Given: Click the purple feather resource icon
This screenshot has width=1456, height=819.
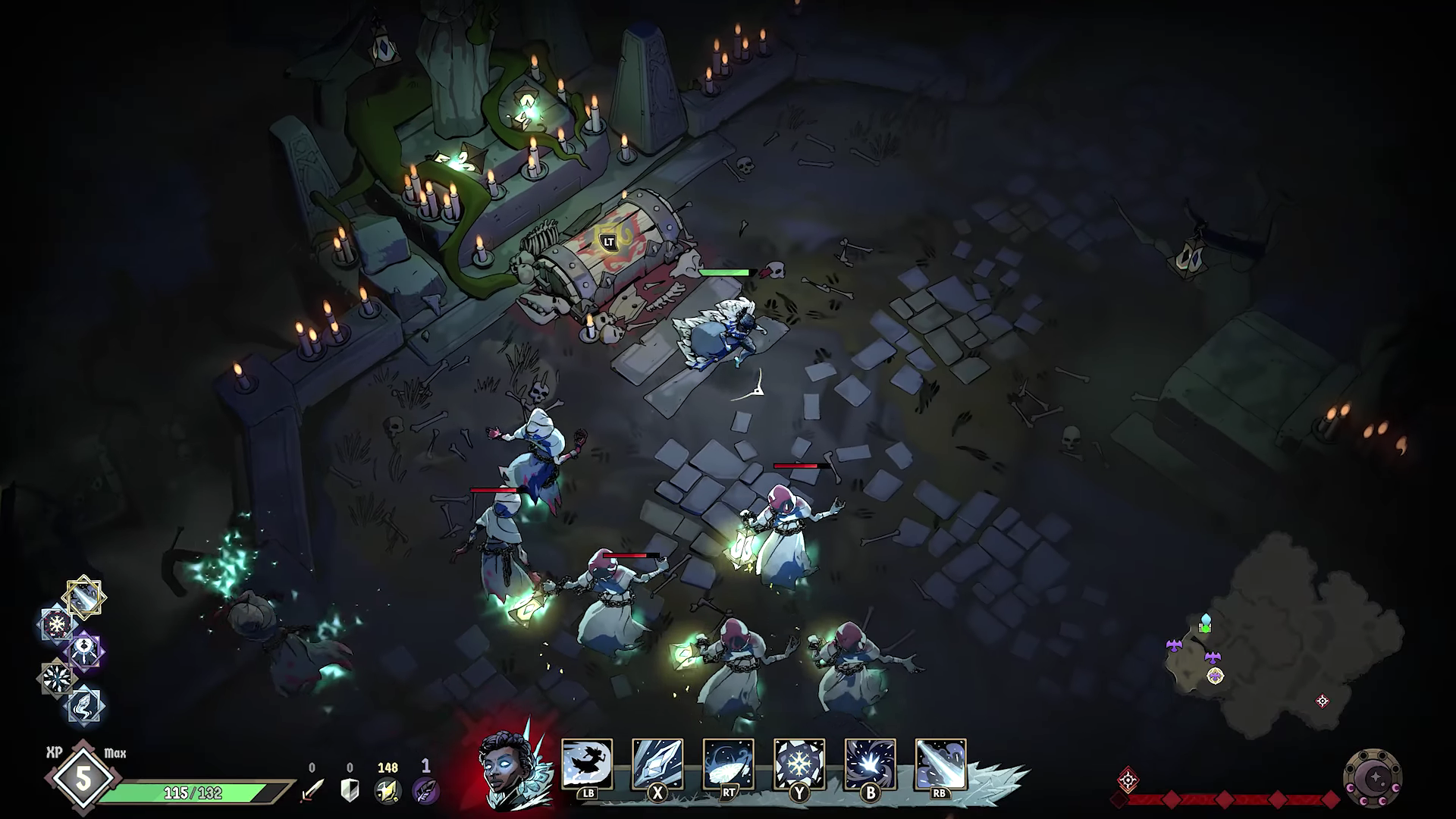Looking at the screenshot, I should (425, 790).
